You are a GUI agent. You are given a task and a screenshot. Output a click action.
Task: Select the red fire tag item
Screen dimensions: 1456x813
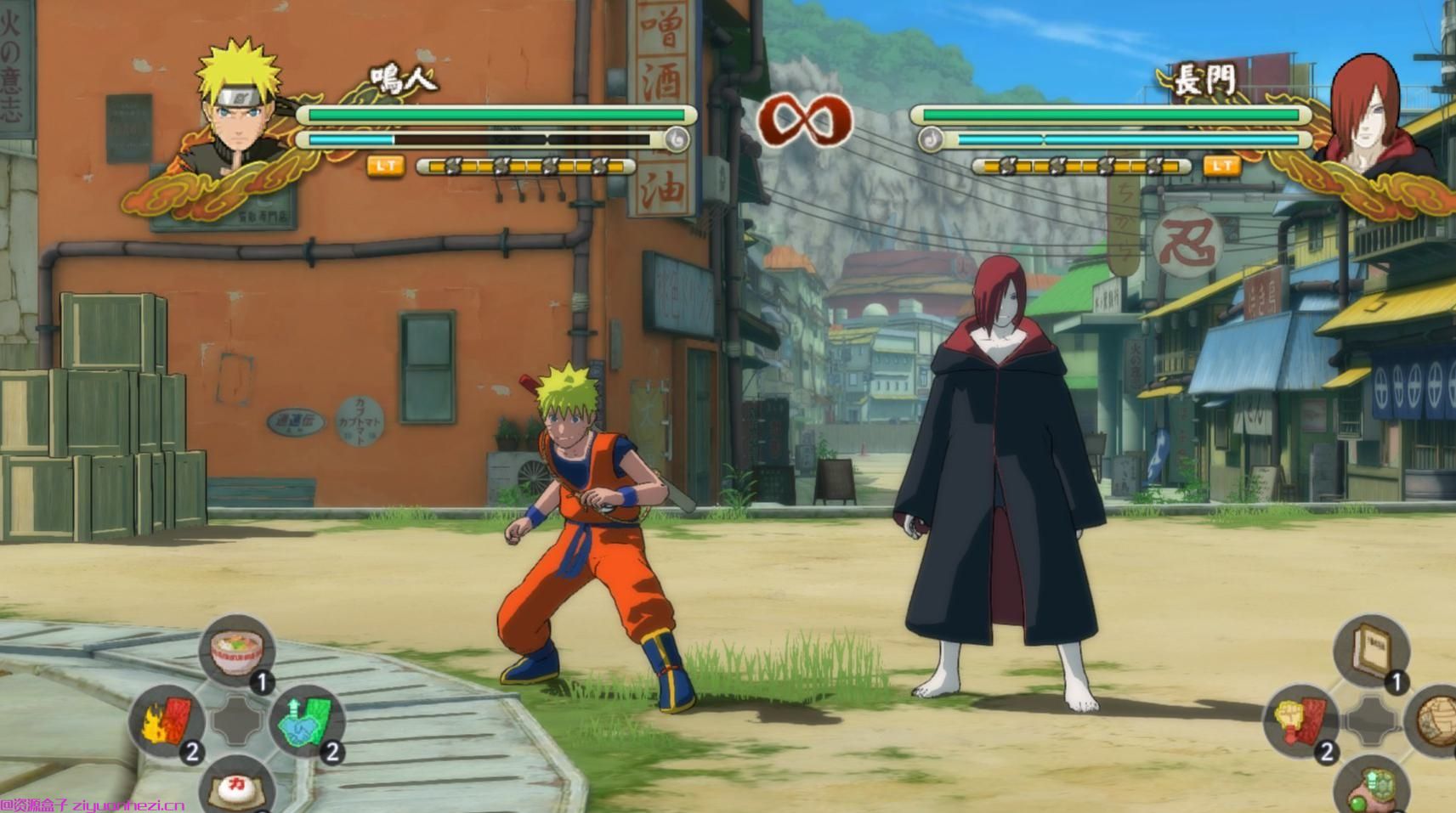pyautogui.click(x=167, y=723)
